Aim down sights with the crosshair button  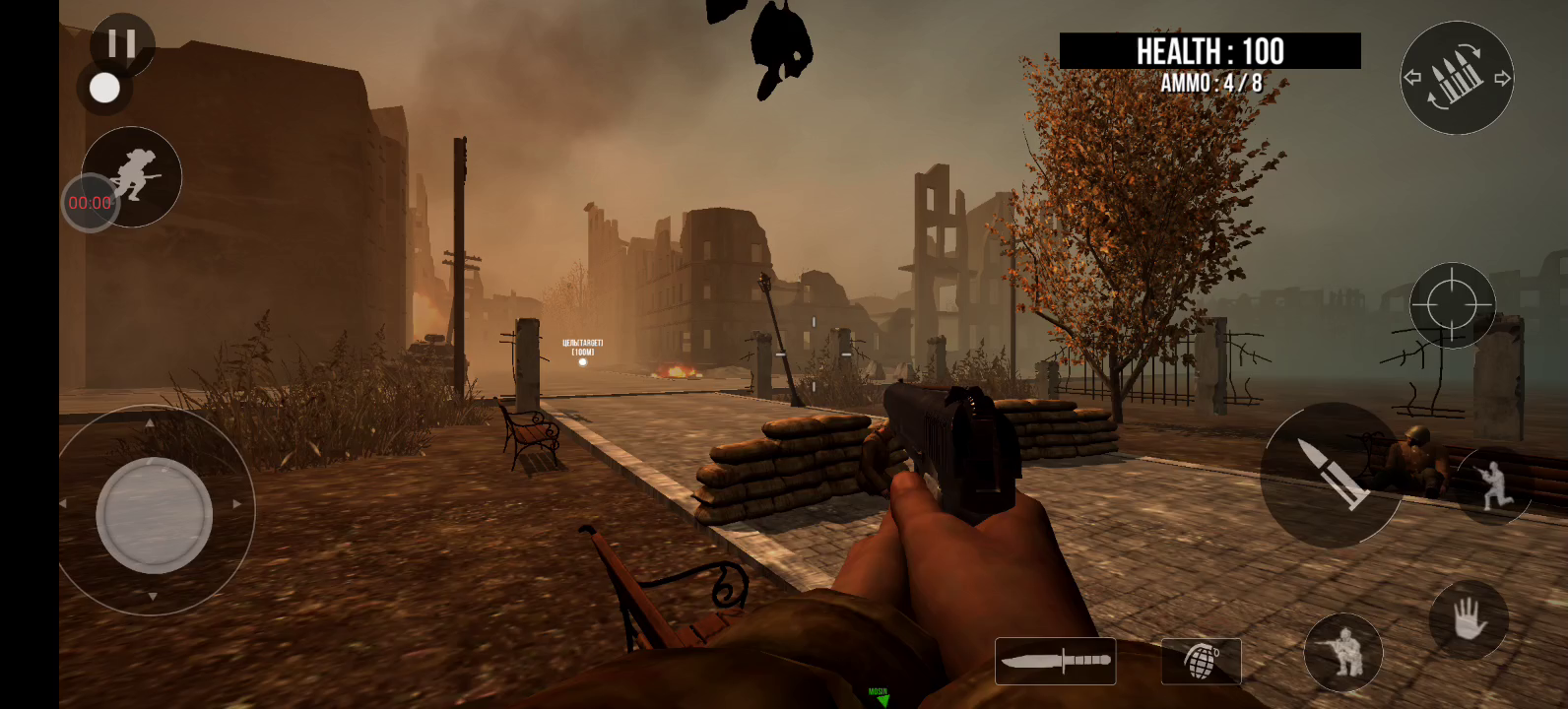tap(1453, 304)
